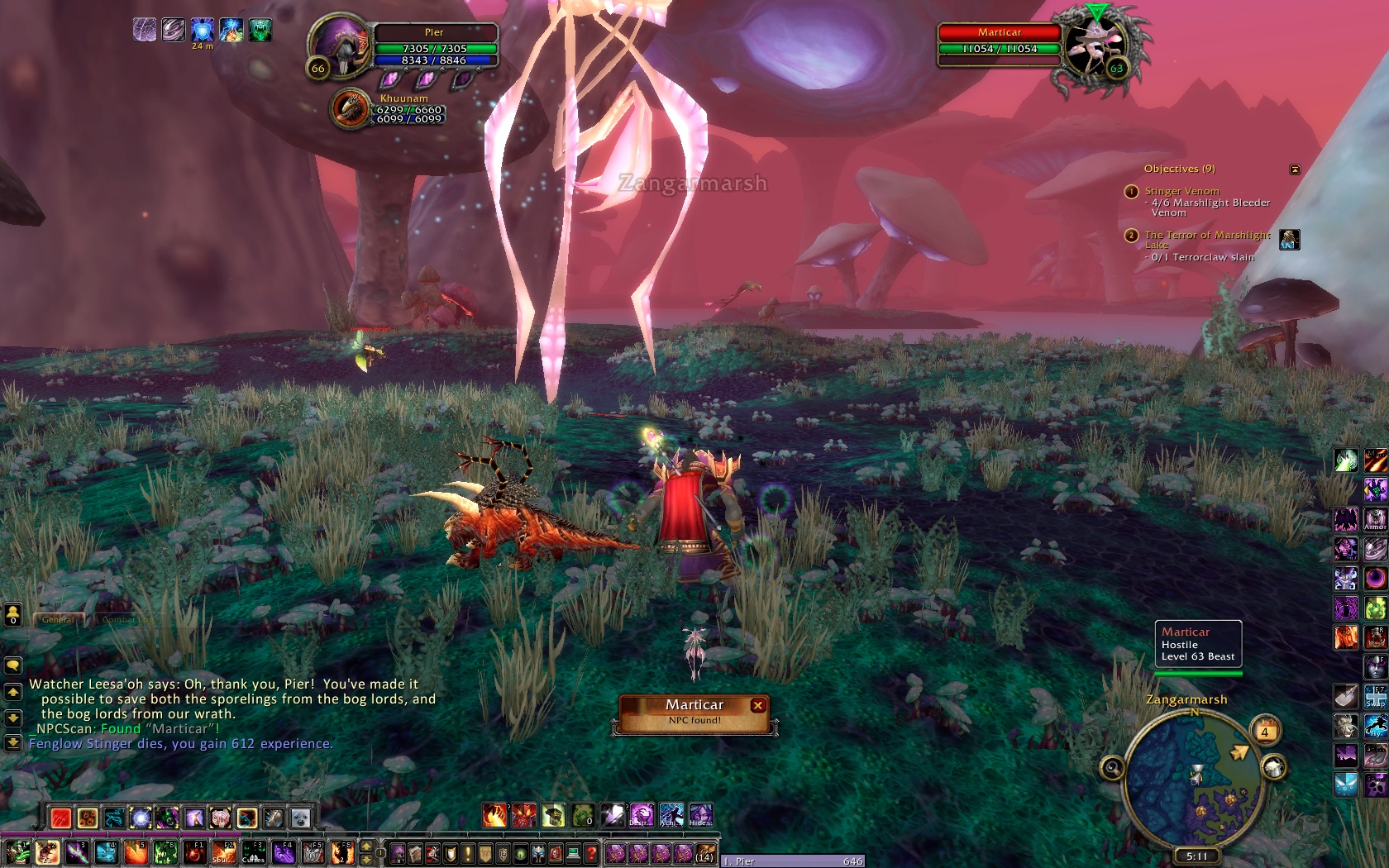Open the backpack showing 14 free slots
Screen dimensions: 1389x868
(x=705, y=852)
